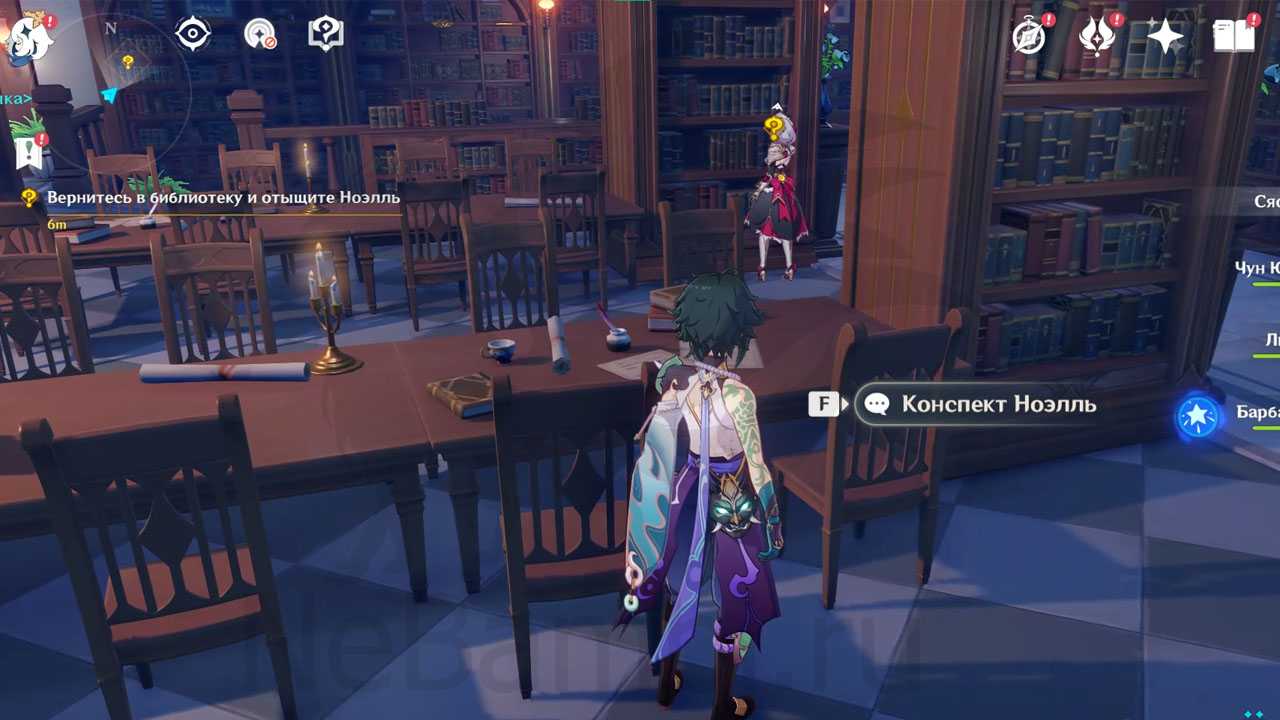
Task: Open the Wish four-pointed star icon
Action: click(x=1165, y=36)
